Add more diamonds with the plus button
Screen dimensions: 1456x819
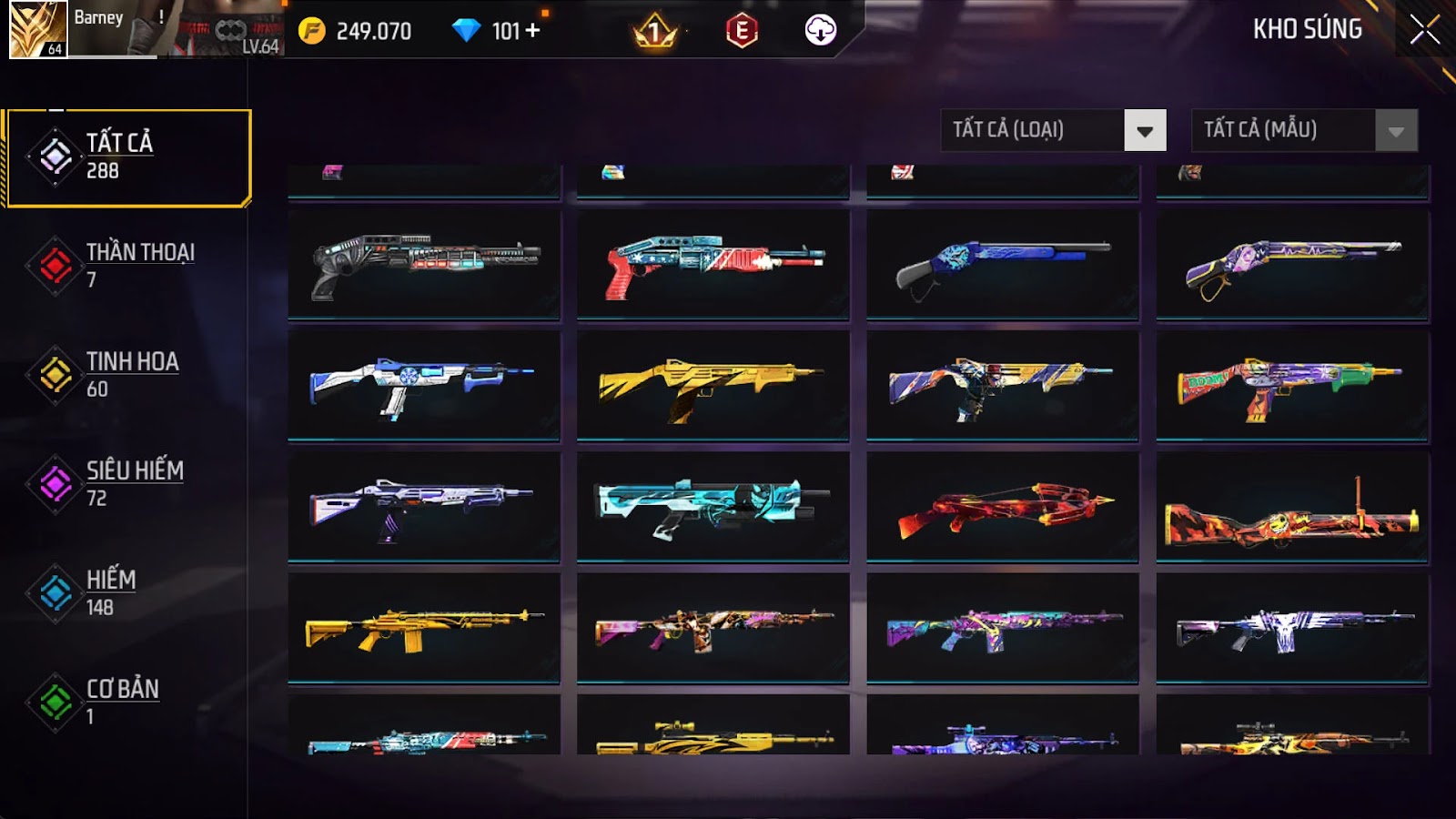point(533,31)
